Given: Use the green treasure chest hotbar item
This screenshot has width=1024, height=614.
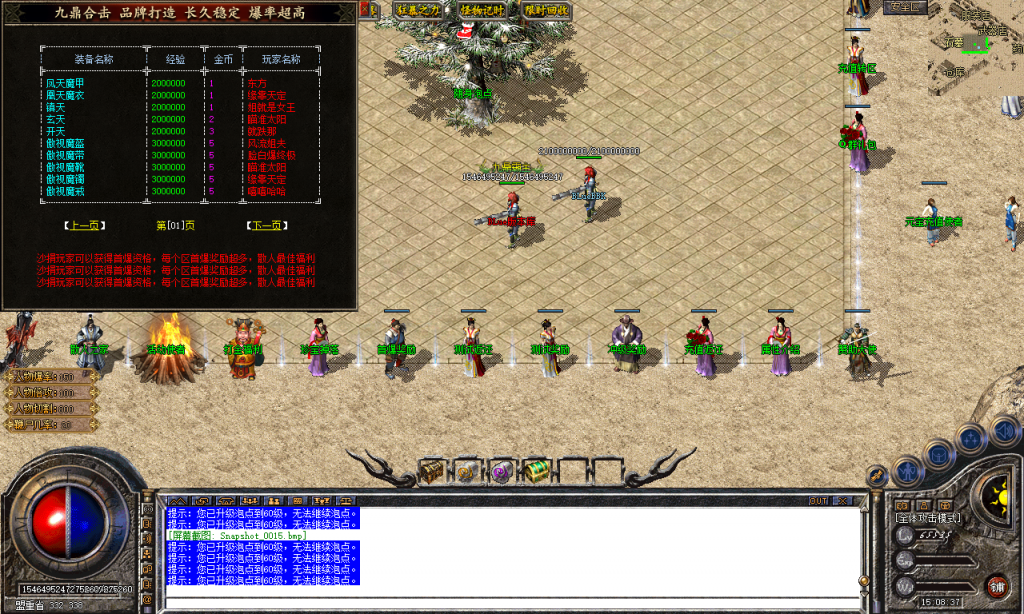Looking at the screenshot, I should click(x=536, y=469).
